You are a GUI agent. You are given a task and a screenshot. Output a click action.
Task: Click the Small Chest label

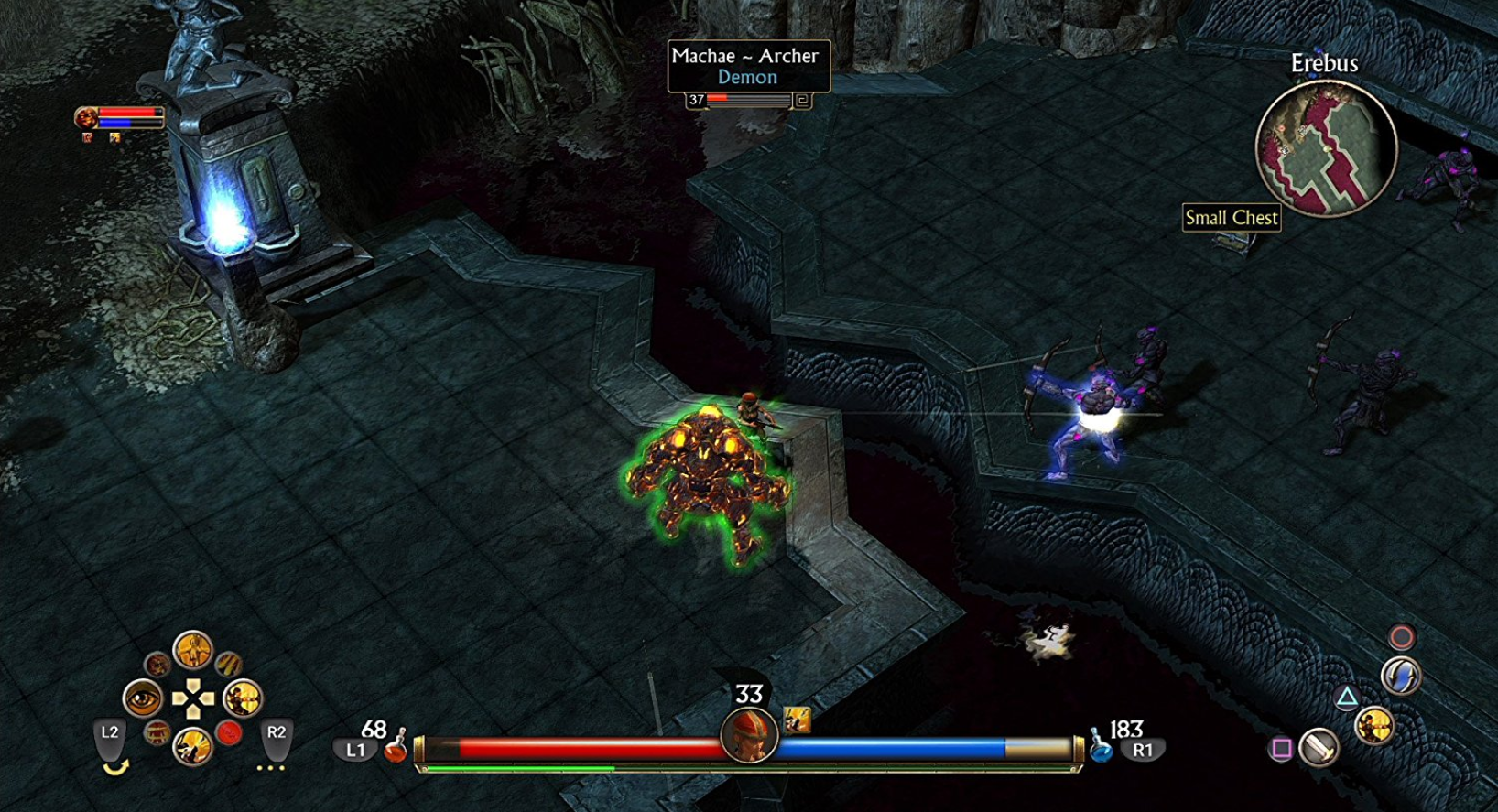pos(1231,218)
